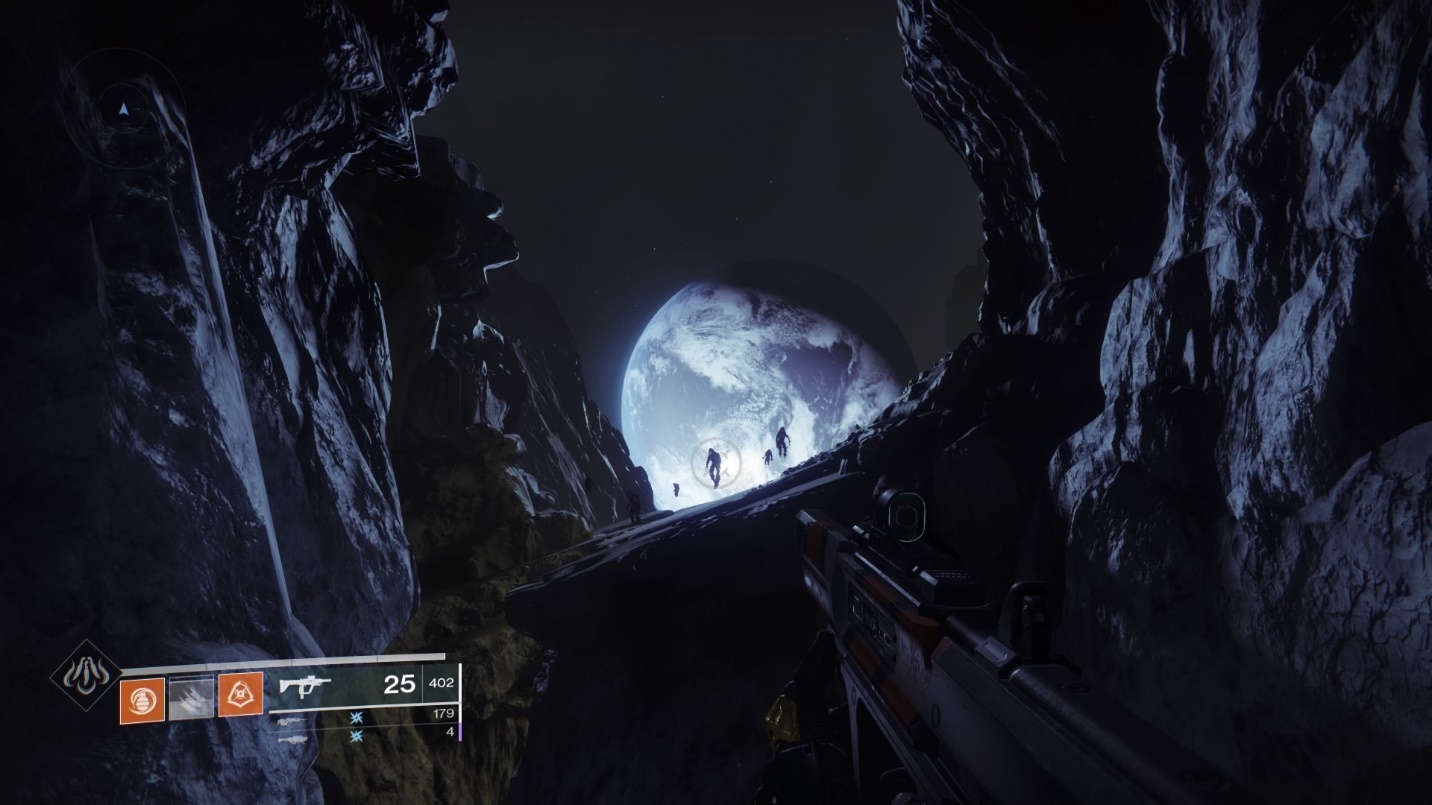This screenshot has height=805, width=1432.
Task: Activate the orange class ability icon
Action: (240, 694)
